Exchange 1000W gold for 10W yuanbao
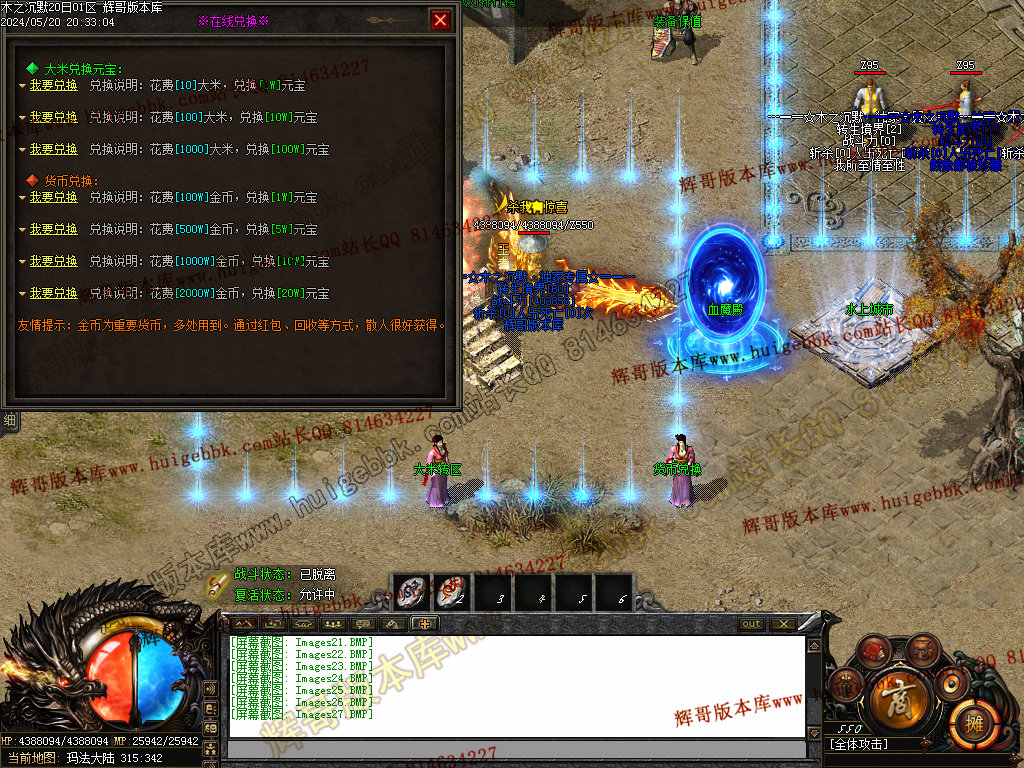Image resolution: width=1024 pixels, height=768 pixels. pos(53,262)
